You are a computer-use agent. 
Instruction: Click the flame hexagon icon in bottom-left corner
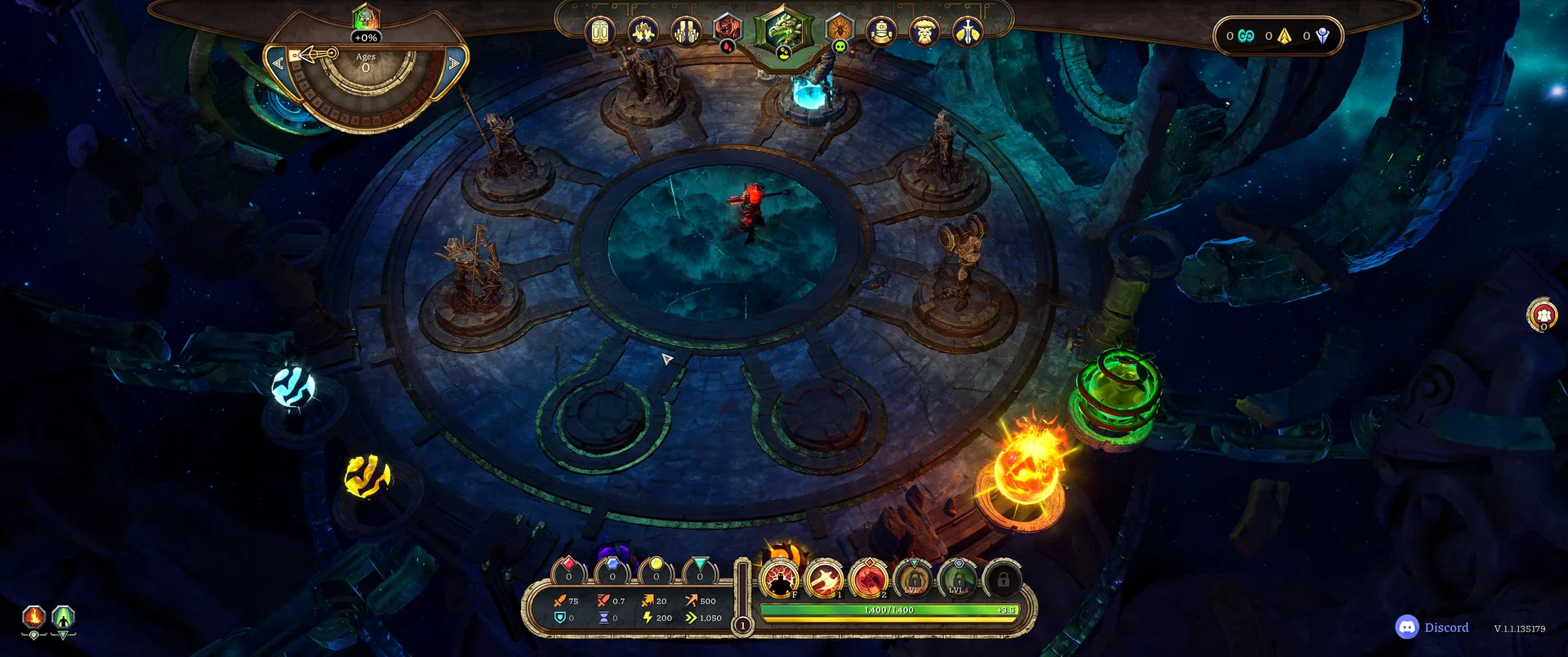[x=33, y=618]
